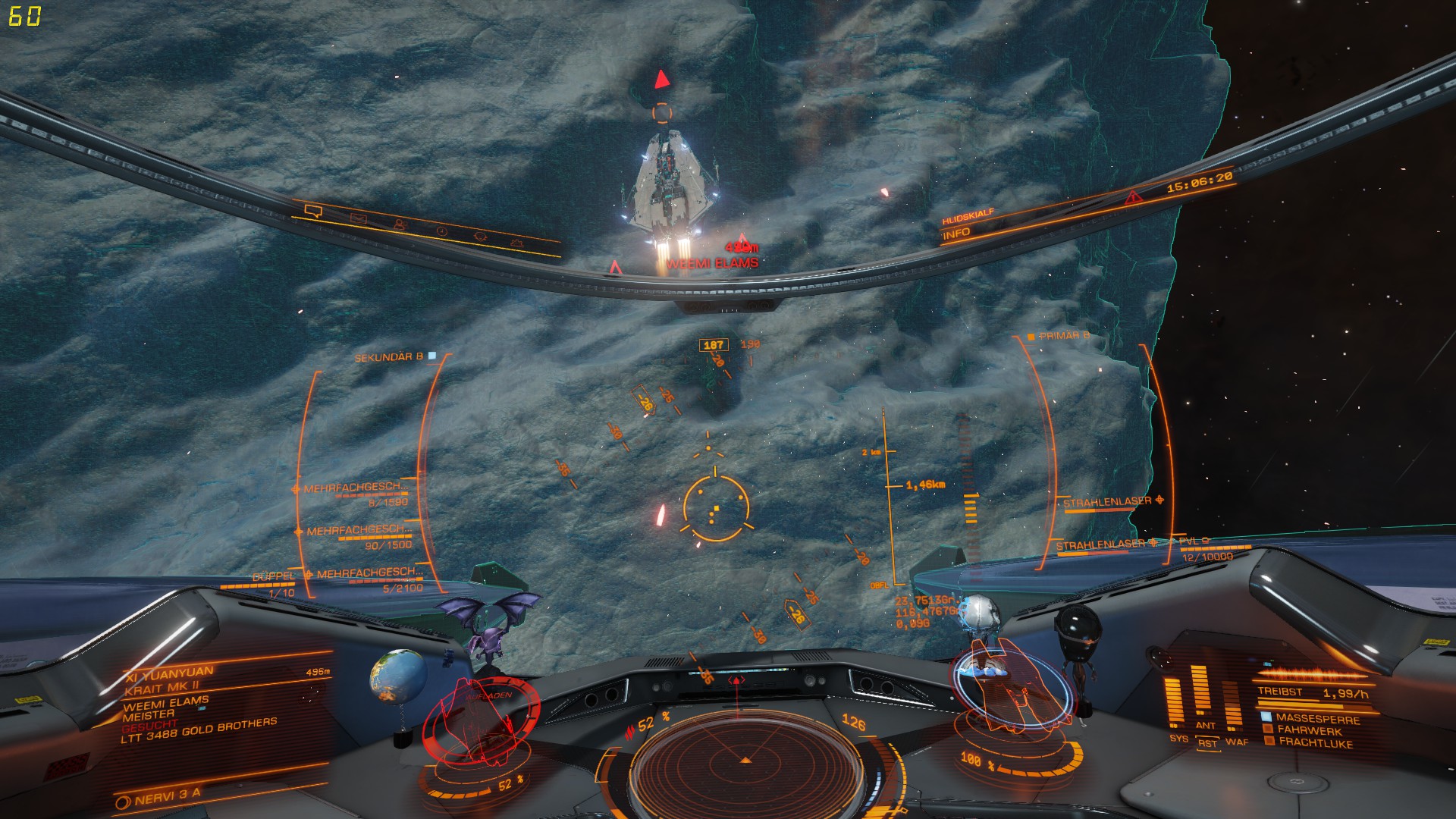The height and width of the screenshot is (819, 1456).
Task: Click the RST power reset button
Action: (x=1207, y=744)
